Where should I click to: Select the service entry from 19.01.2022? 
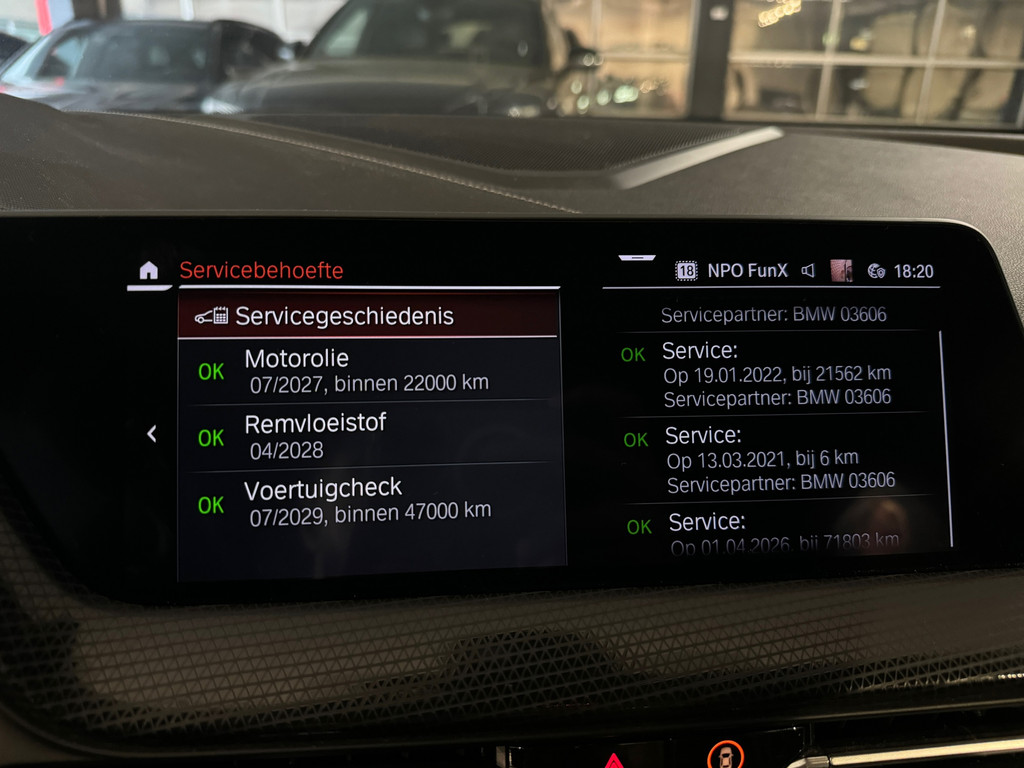click(x=776, y=374)
